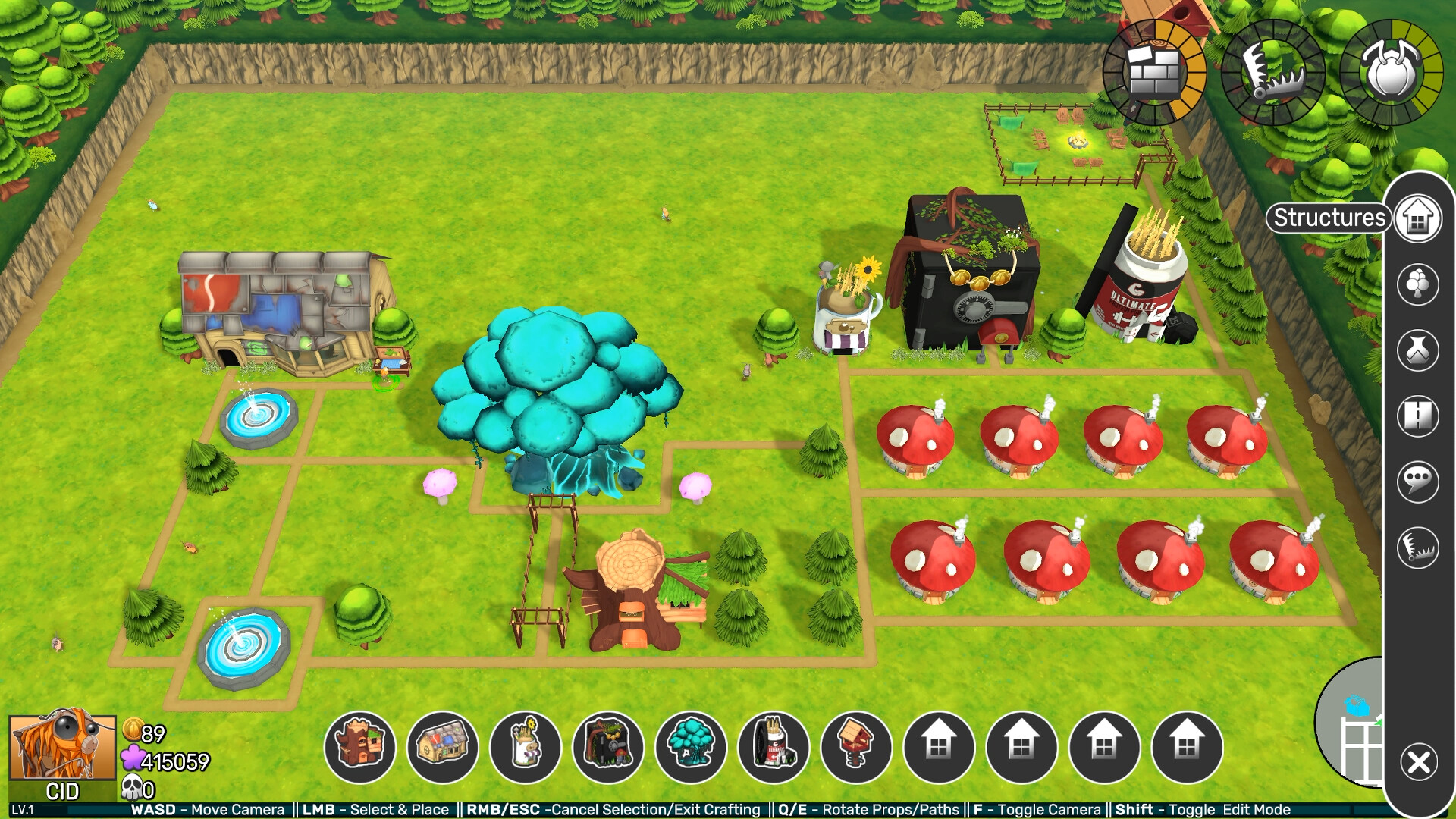Select the black safe vault building
1456x819 pixels.
[610, 747]
